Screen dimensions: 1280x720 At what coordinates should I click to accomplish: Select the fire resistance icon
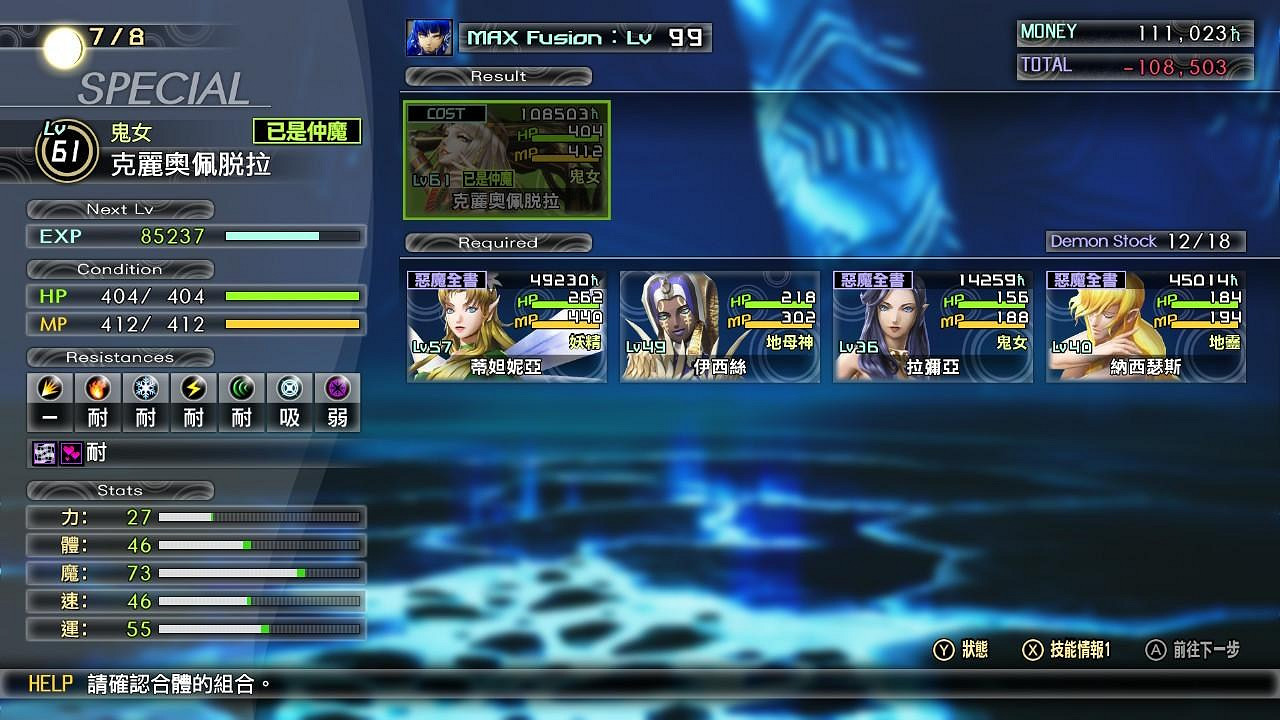[x=98, y=388]
